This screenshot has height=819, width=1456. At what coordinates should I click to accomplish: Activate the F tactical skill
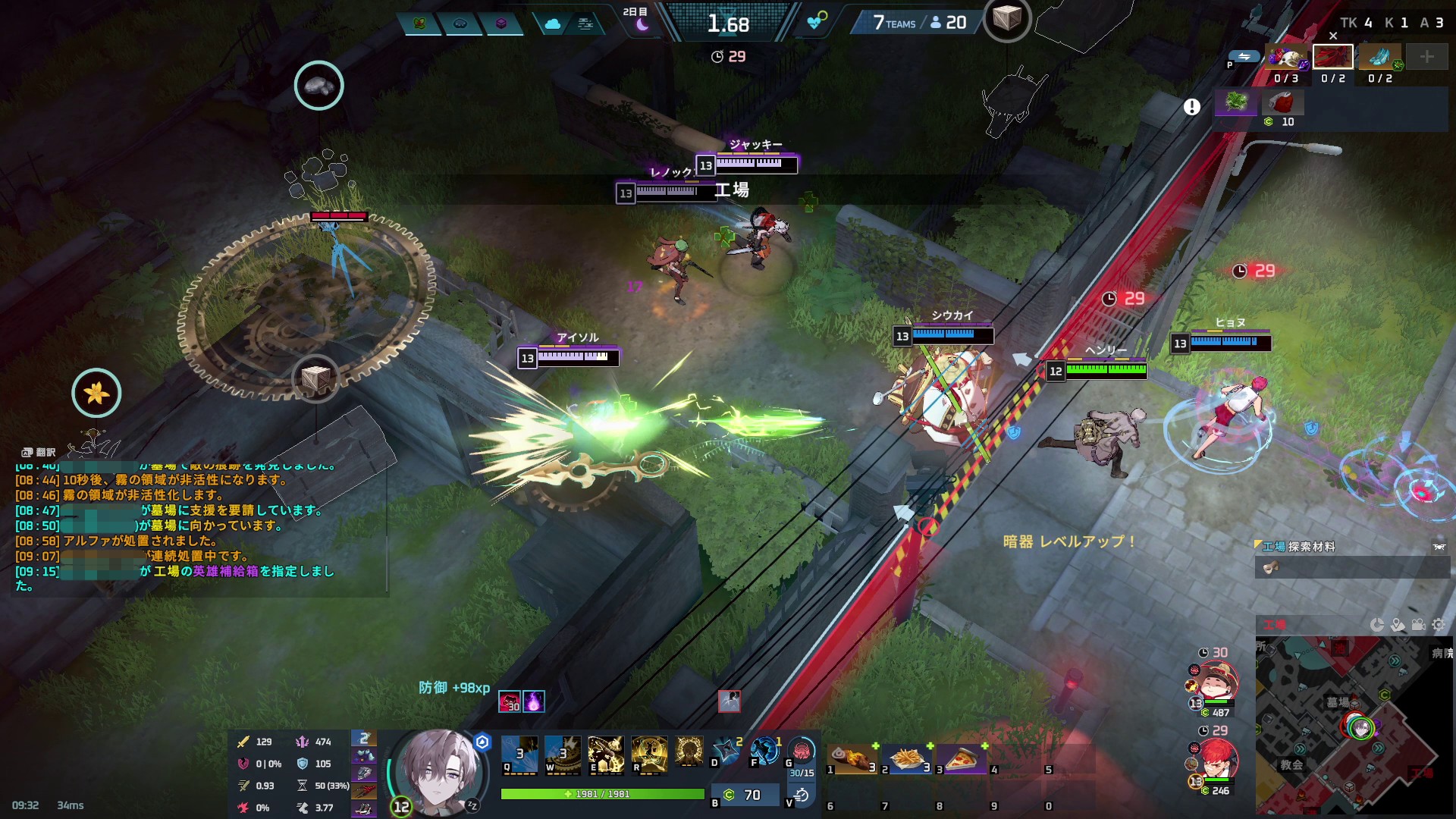point(764,751)
